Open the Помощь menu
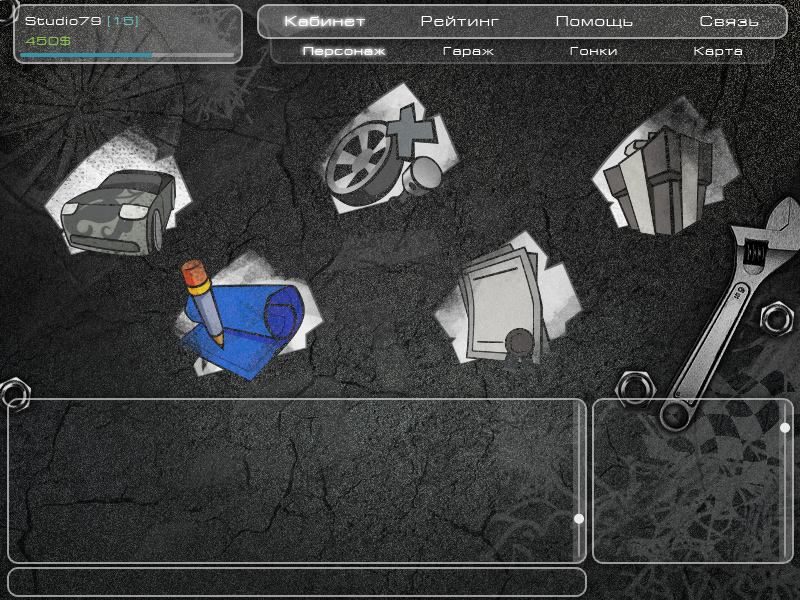 tap(594, 21)
